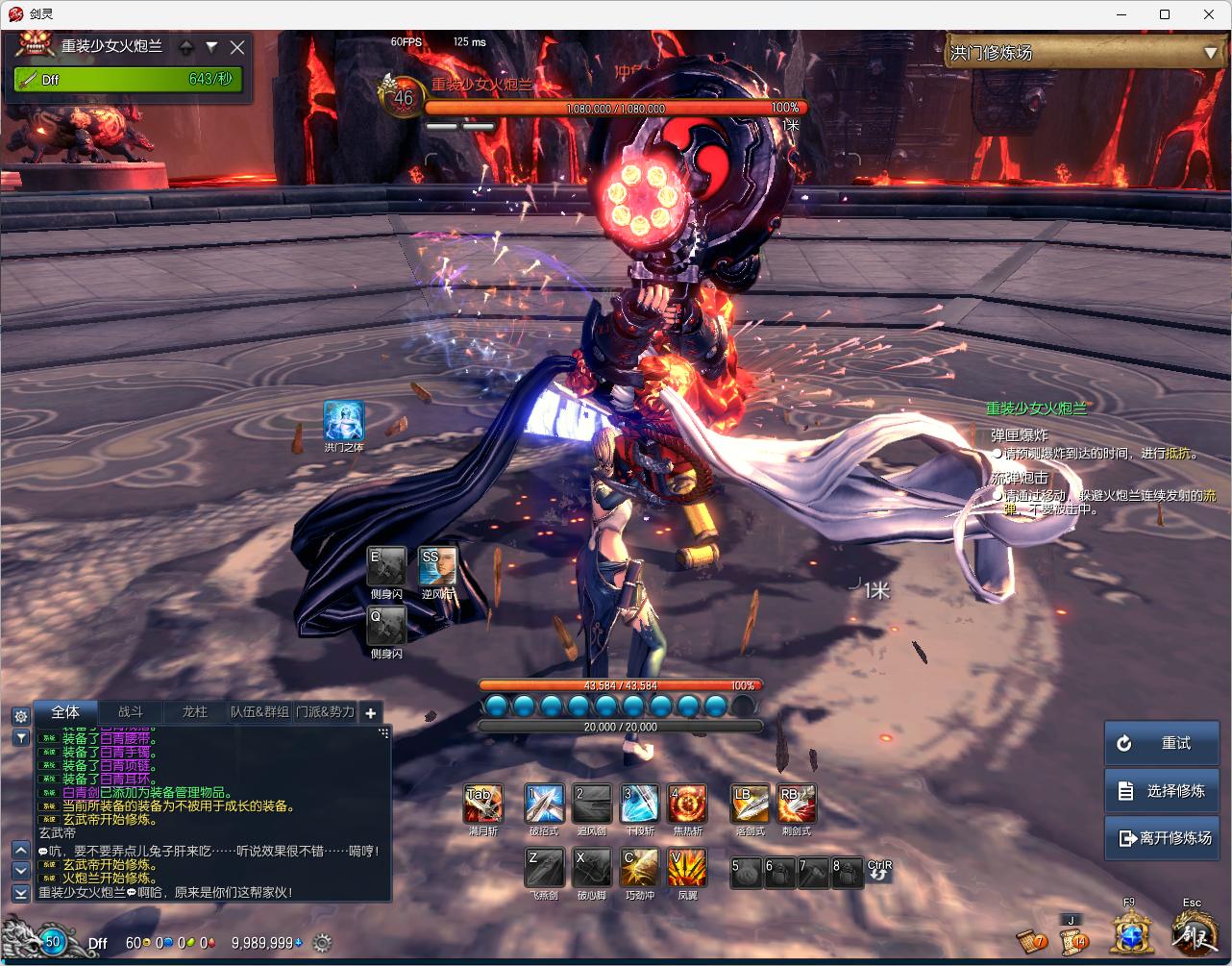Activate the 落剑式 skill
1232x966 pixels.
click(x=750, y=804)
